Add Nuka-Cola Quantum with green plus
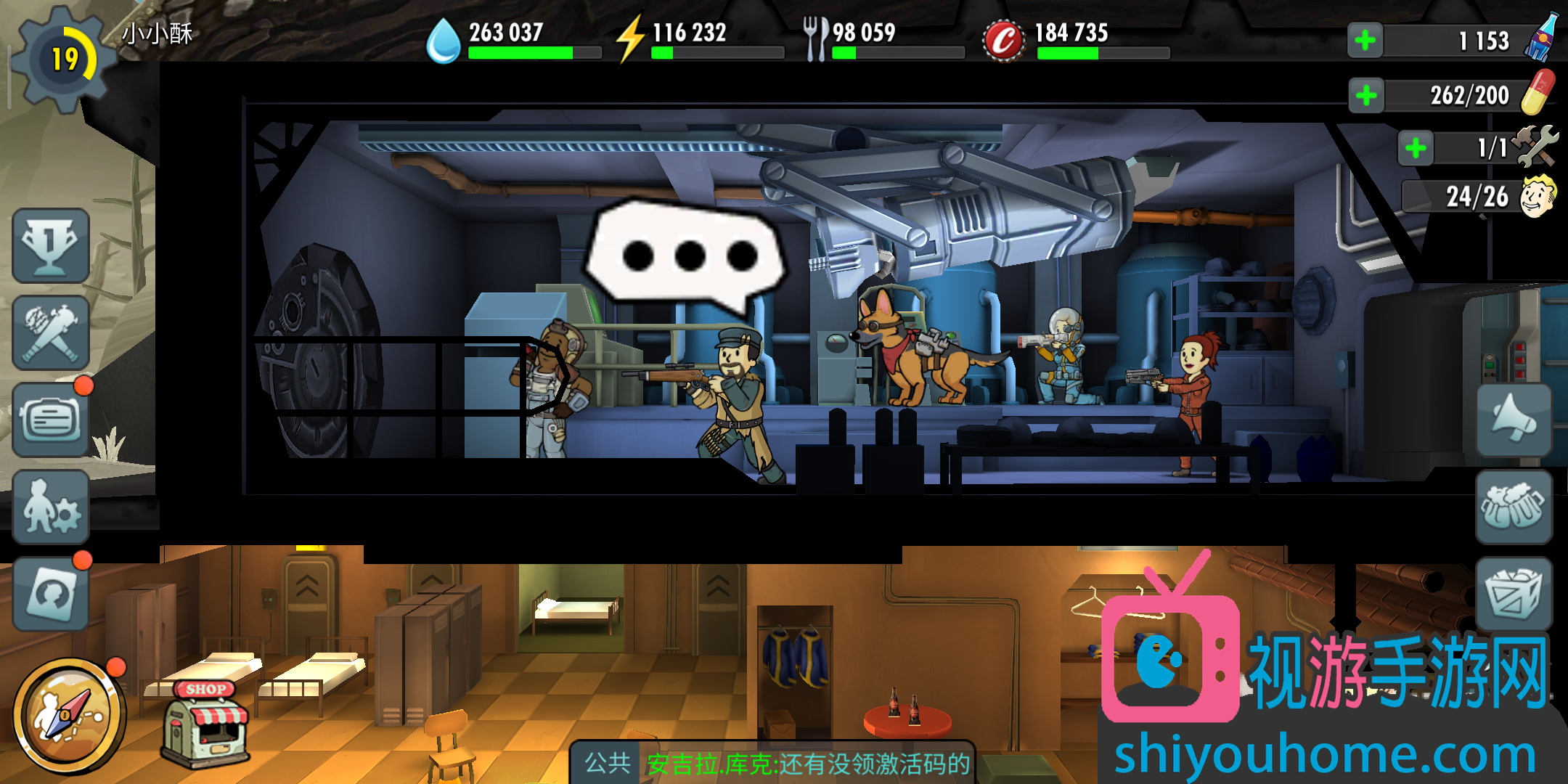The height and width of the screenshot is (784, 1568). 1365,40
